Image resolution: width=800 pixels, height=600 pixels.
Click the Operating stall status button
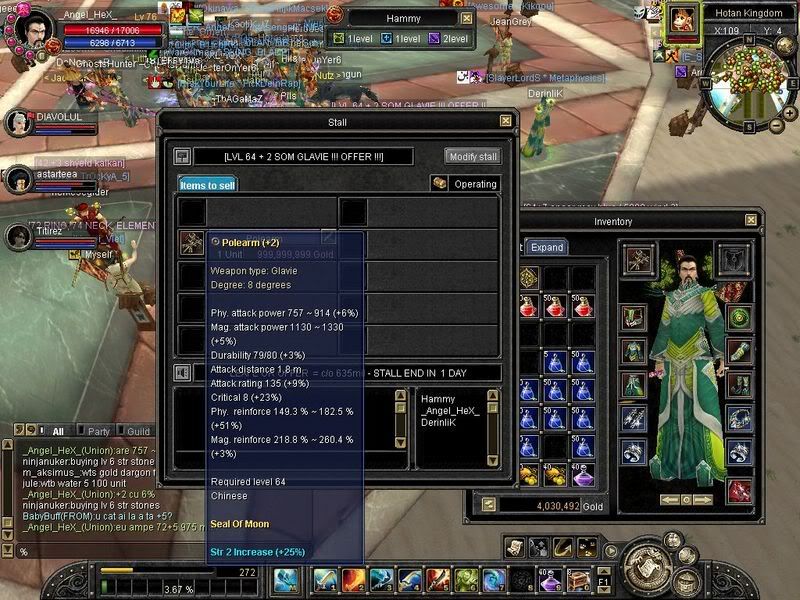(466, 184)
